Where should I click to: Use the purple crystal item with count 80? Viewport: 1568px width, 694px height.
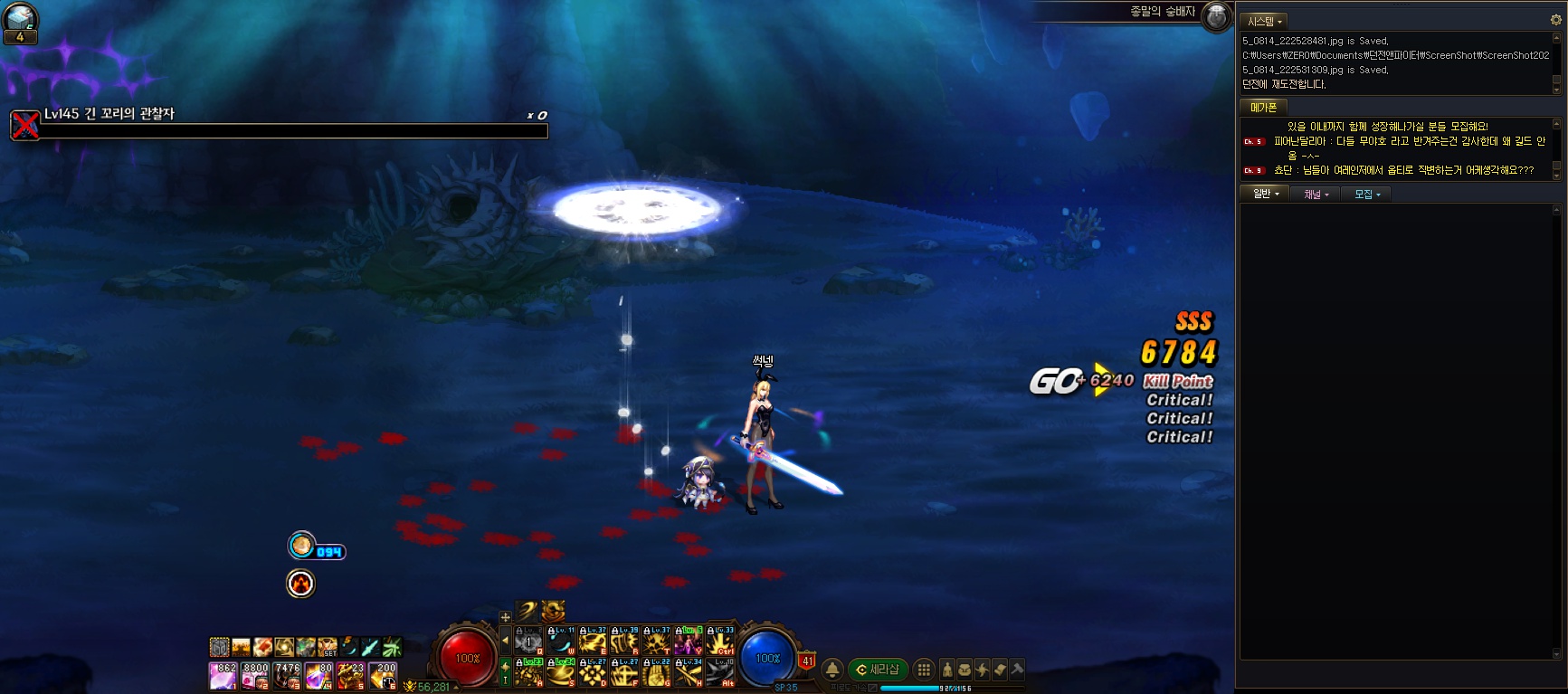point(318,675)
